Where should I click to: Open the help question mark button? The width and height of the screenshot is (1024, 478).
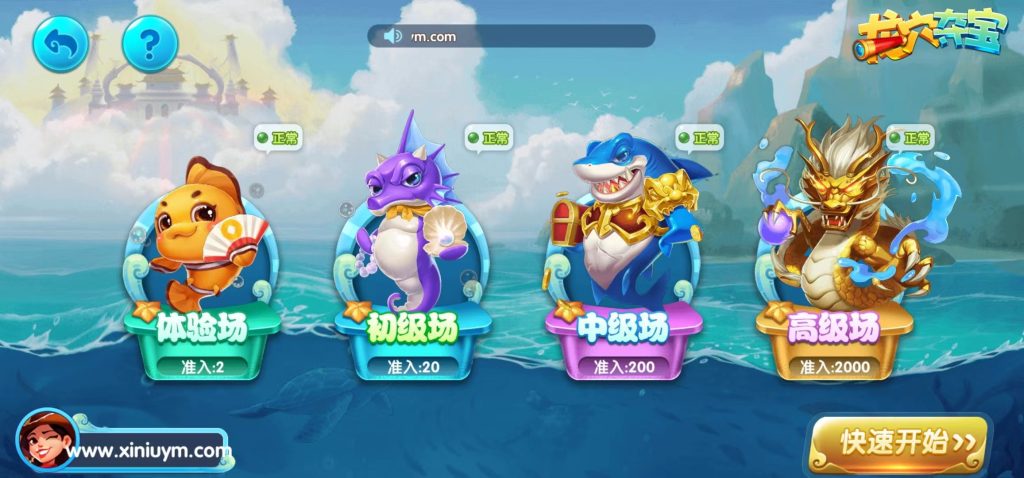coord(150,43)
